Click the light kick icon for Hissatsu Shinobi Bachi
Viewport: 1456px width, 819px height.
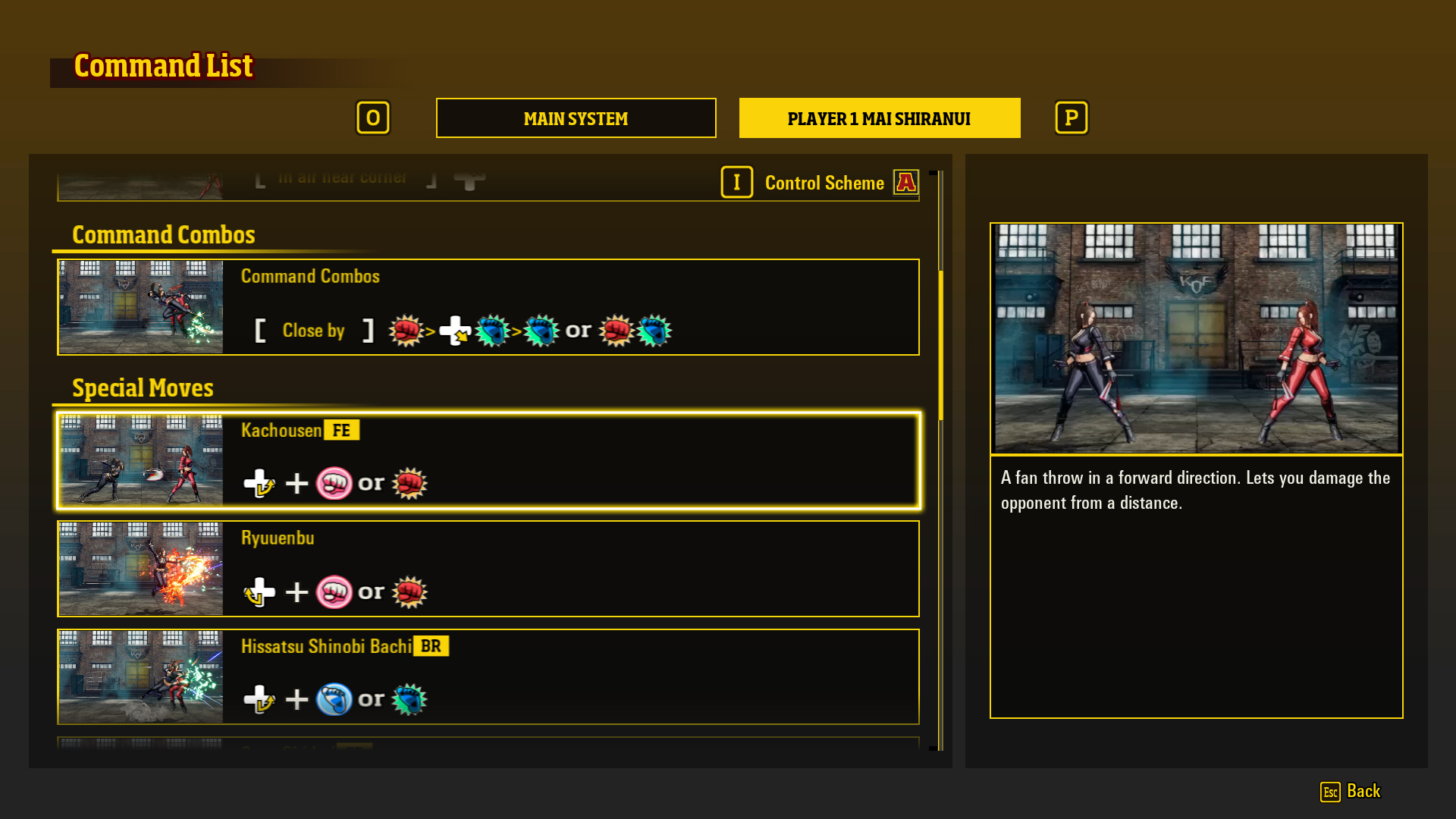334,699
